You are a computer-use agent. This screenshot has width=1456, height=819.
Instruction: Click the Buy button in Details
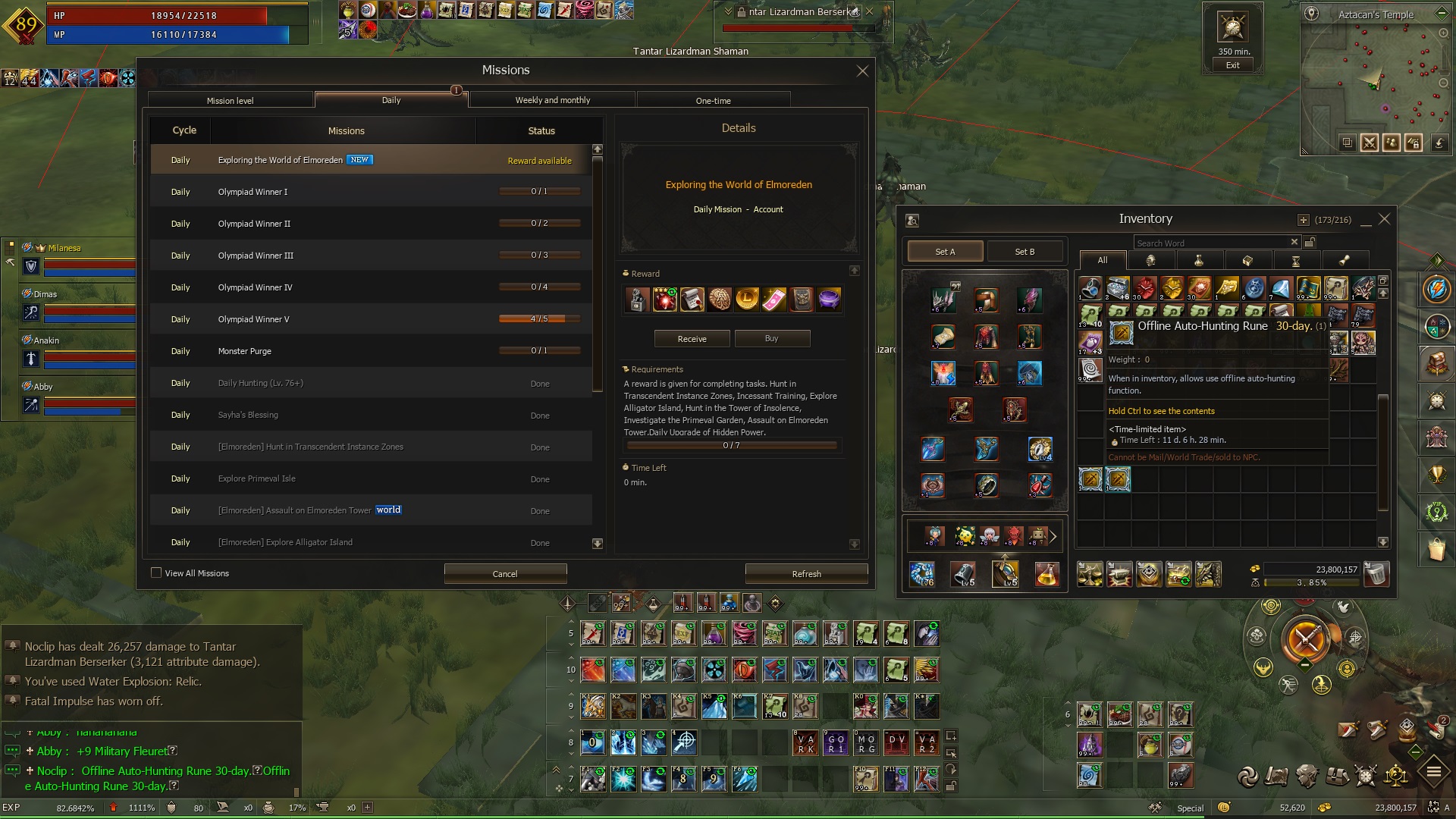click(x=771, y=338)
